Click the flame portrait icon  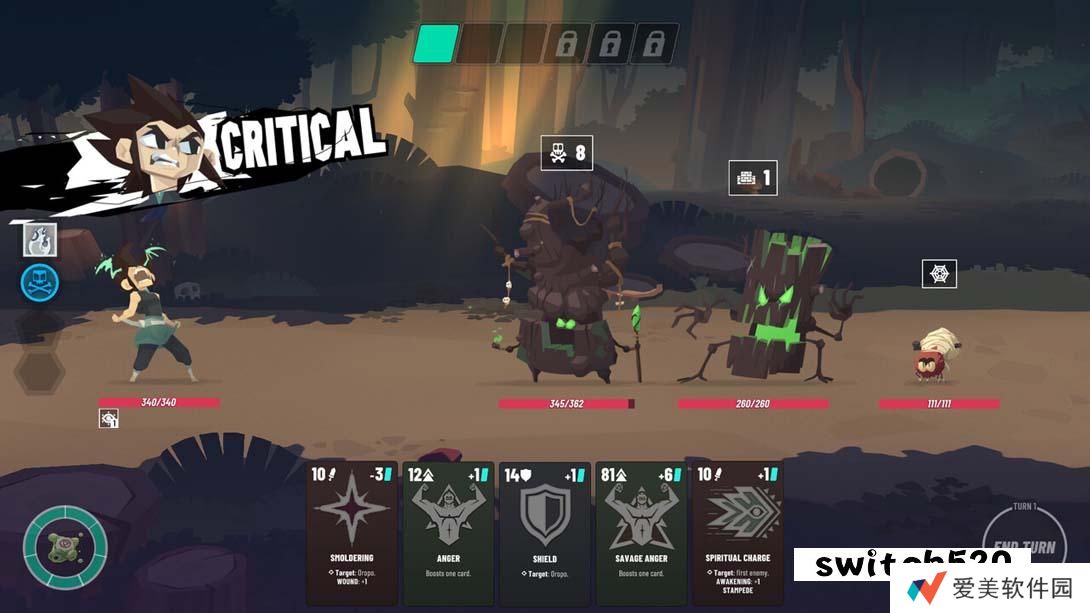tap(40, 240)
